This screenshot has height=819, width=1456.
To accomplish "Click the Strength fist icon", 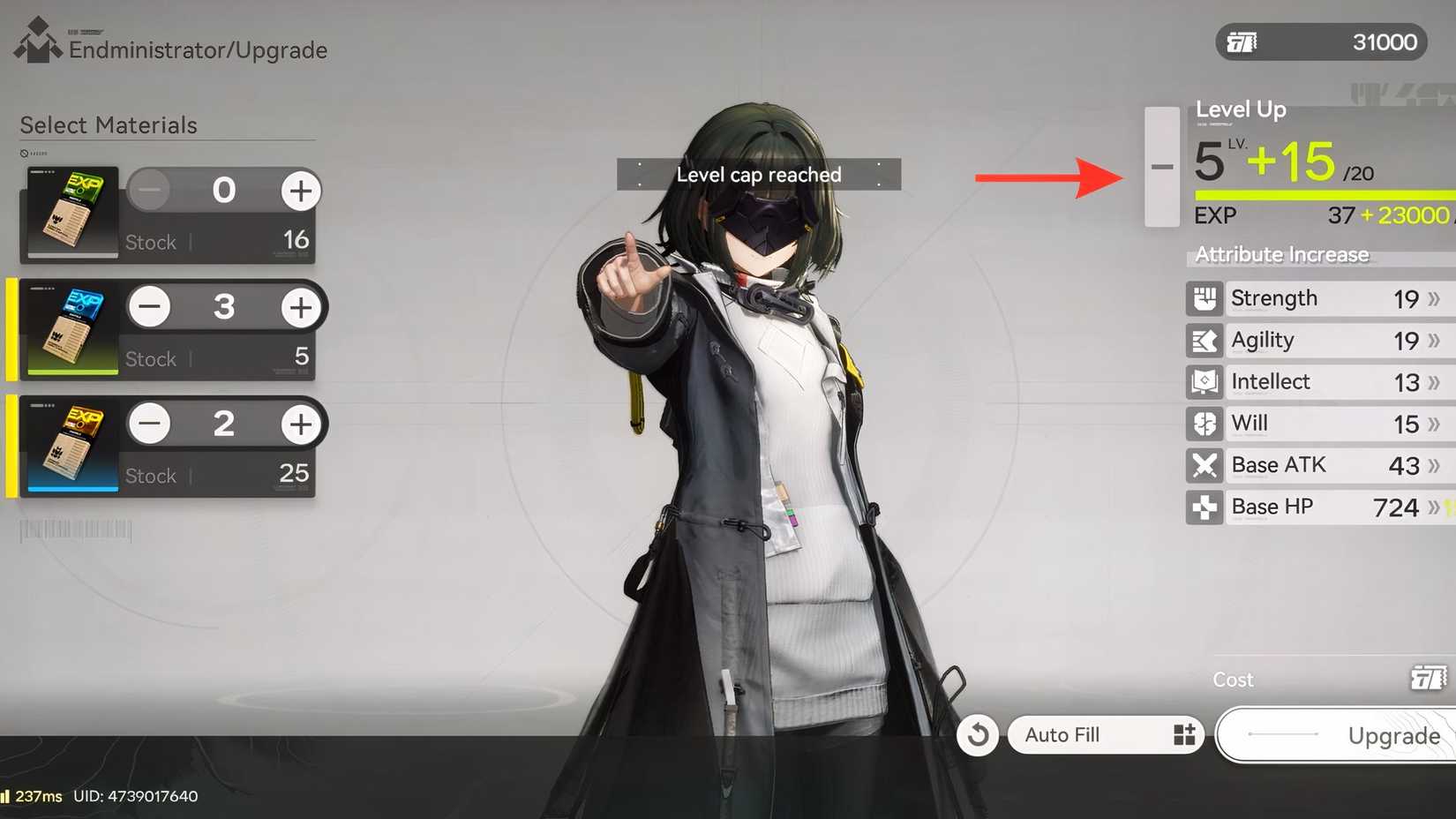I will coord(1205,298).
